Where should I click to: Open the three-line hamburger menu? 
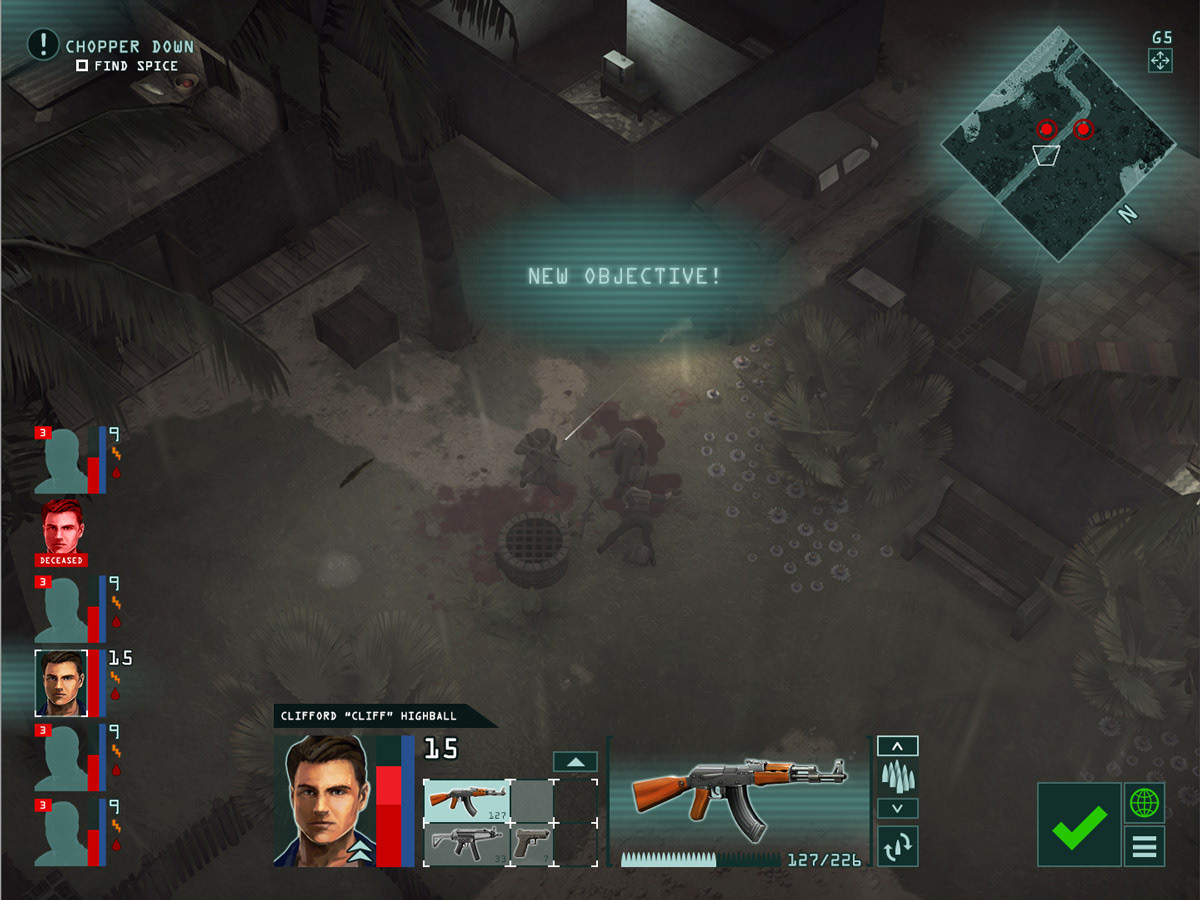tap(1144, 847)
